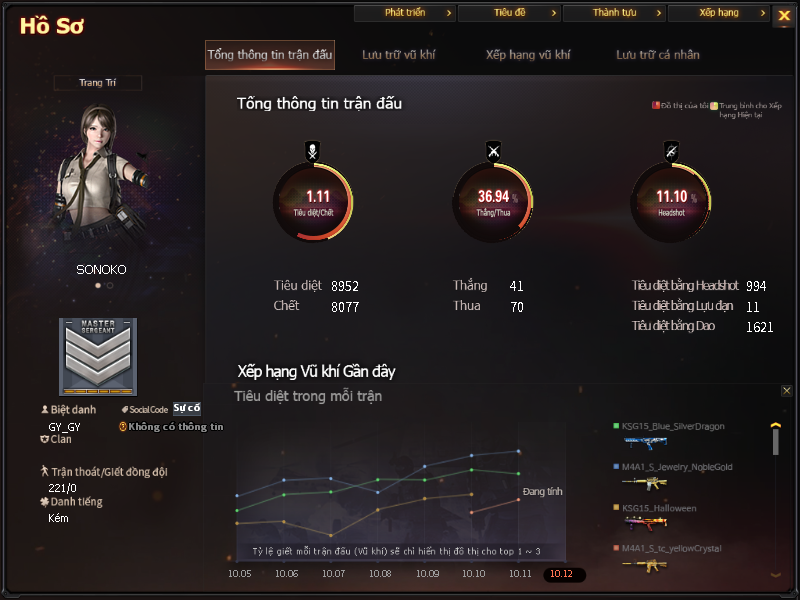Choose the KSG15_Halloween weapon entry
The image size is (800, 600).
coord(659,509)
